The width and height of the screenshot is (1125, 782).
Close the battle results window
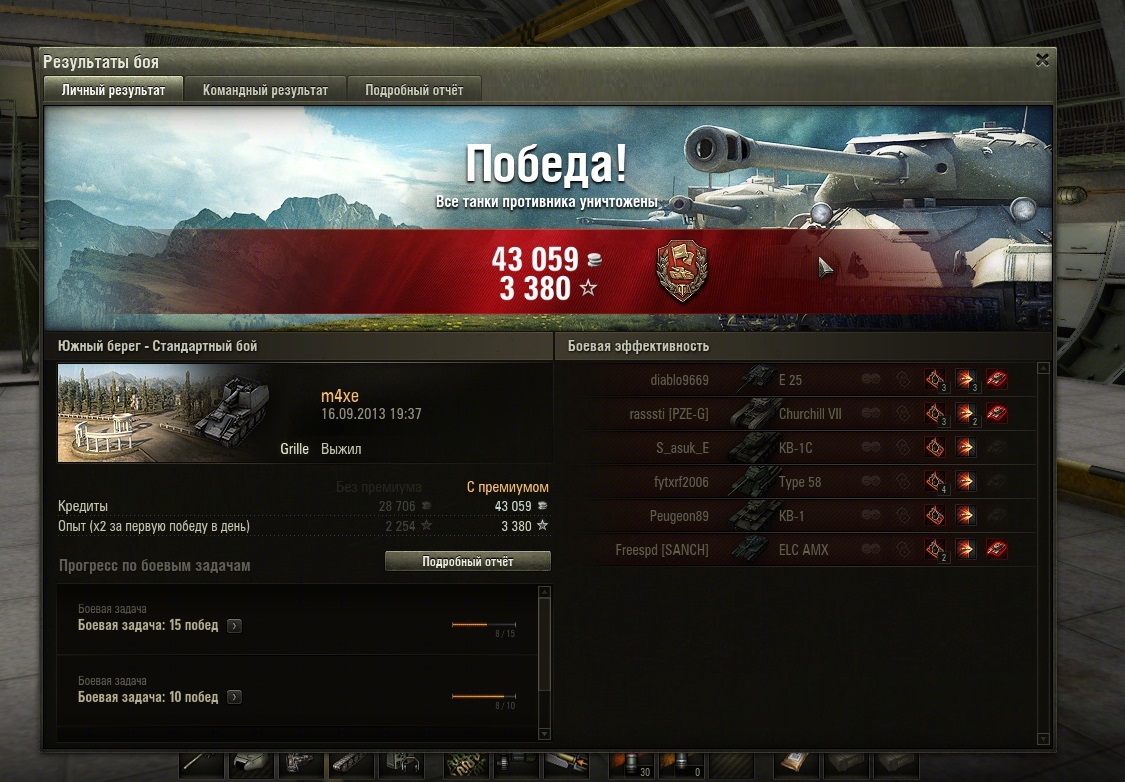(x=1042, y=60)
